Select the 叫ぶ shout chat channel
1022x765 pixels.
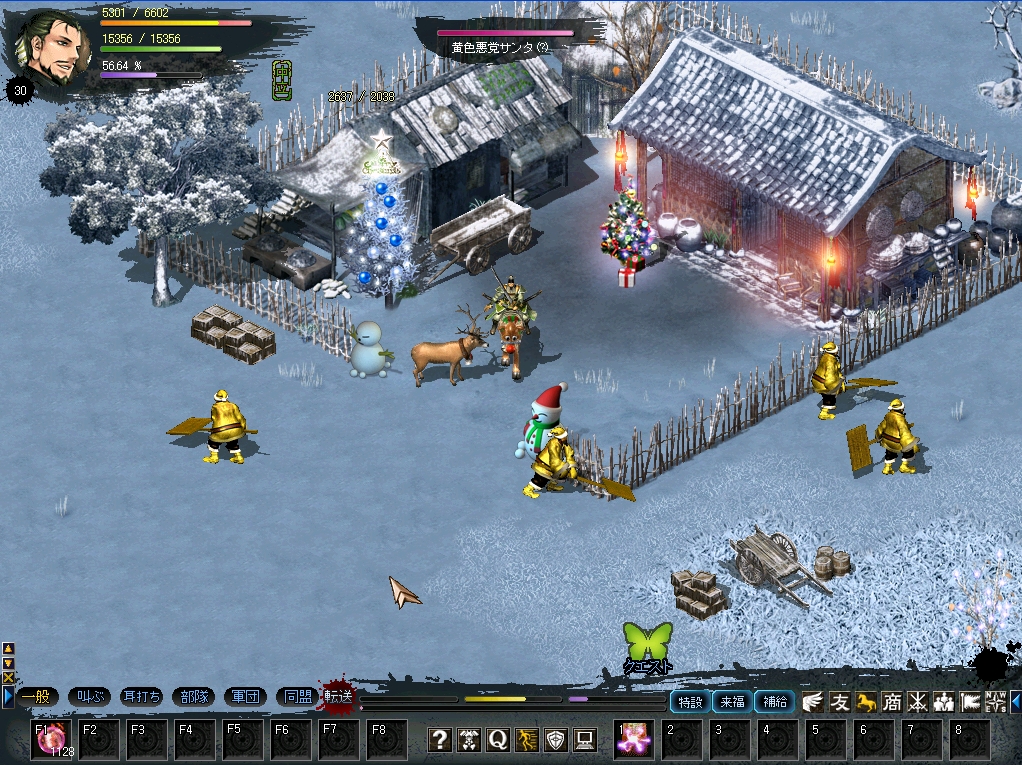pyautogui.click(x=89, y=697)
